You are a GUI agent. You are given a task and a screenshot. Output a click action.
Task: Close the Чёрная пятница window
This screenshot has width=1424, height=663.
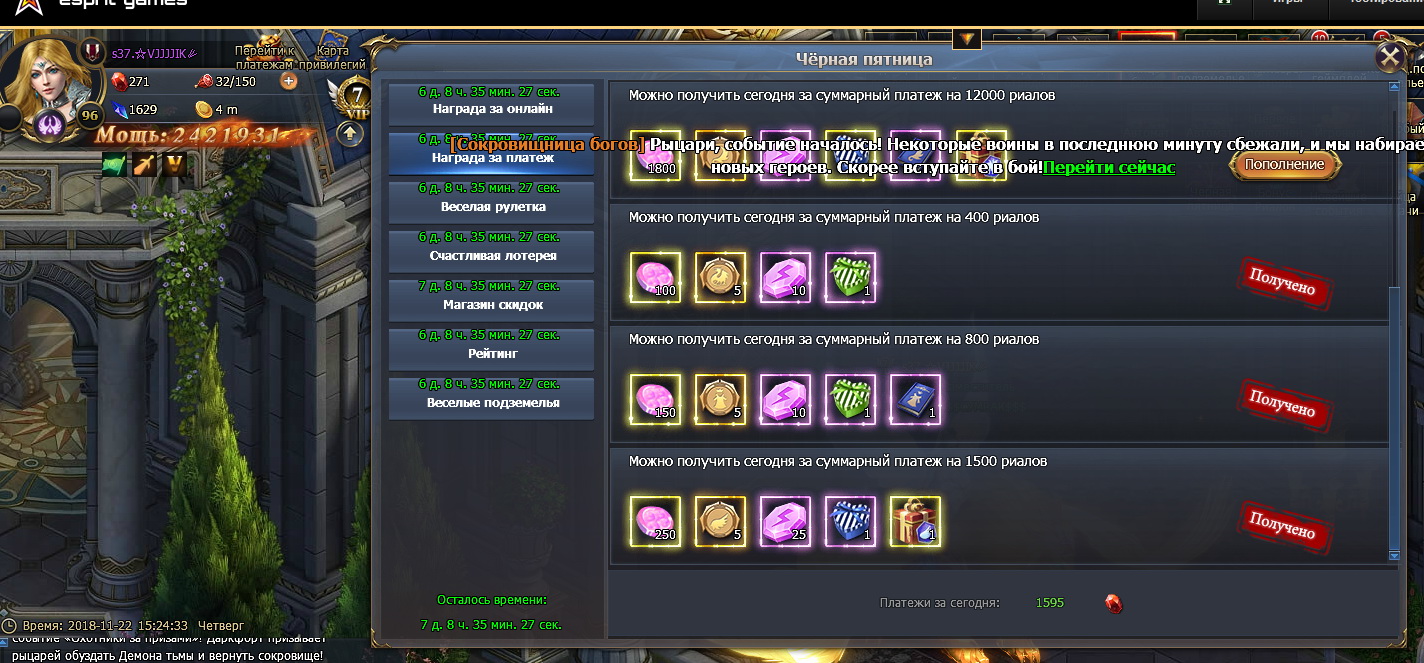[x=1389, y=58]
